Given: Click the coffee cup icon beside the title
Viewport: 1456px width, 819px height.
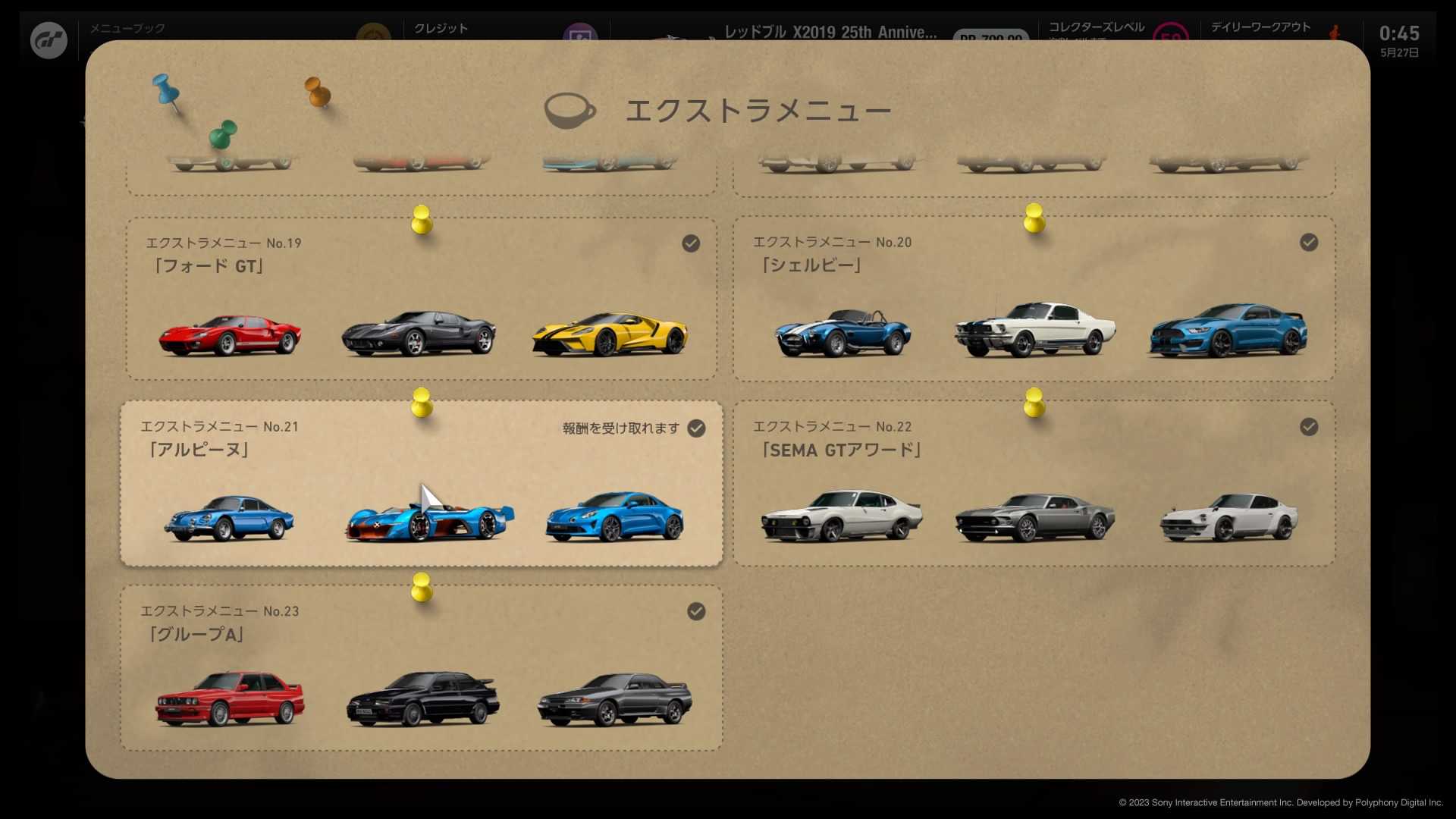Looking at the screenshot, I should [570, 110].
